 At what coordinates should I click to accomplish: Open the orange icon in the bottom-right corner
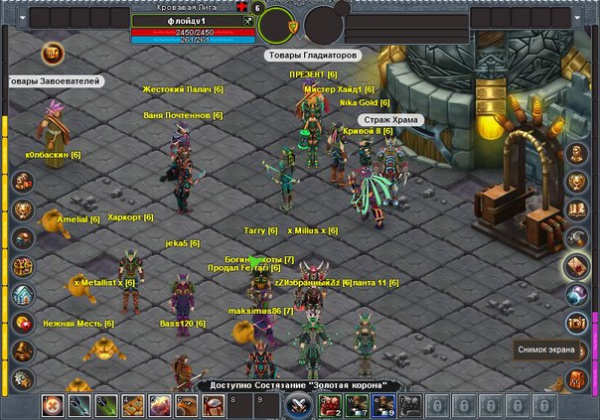click(577, 379)
